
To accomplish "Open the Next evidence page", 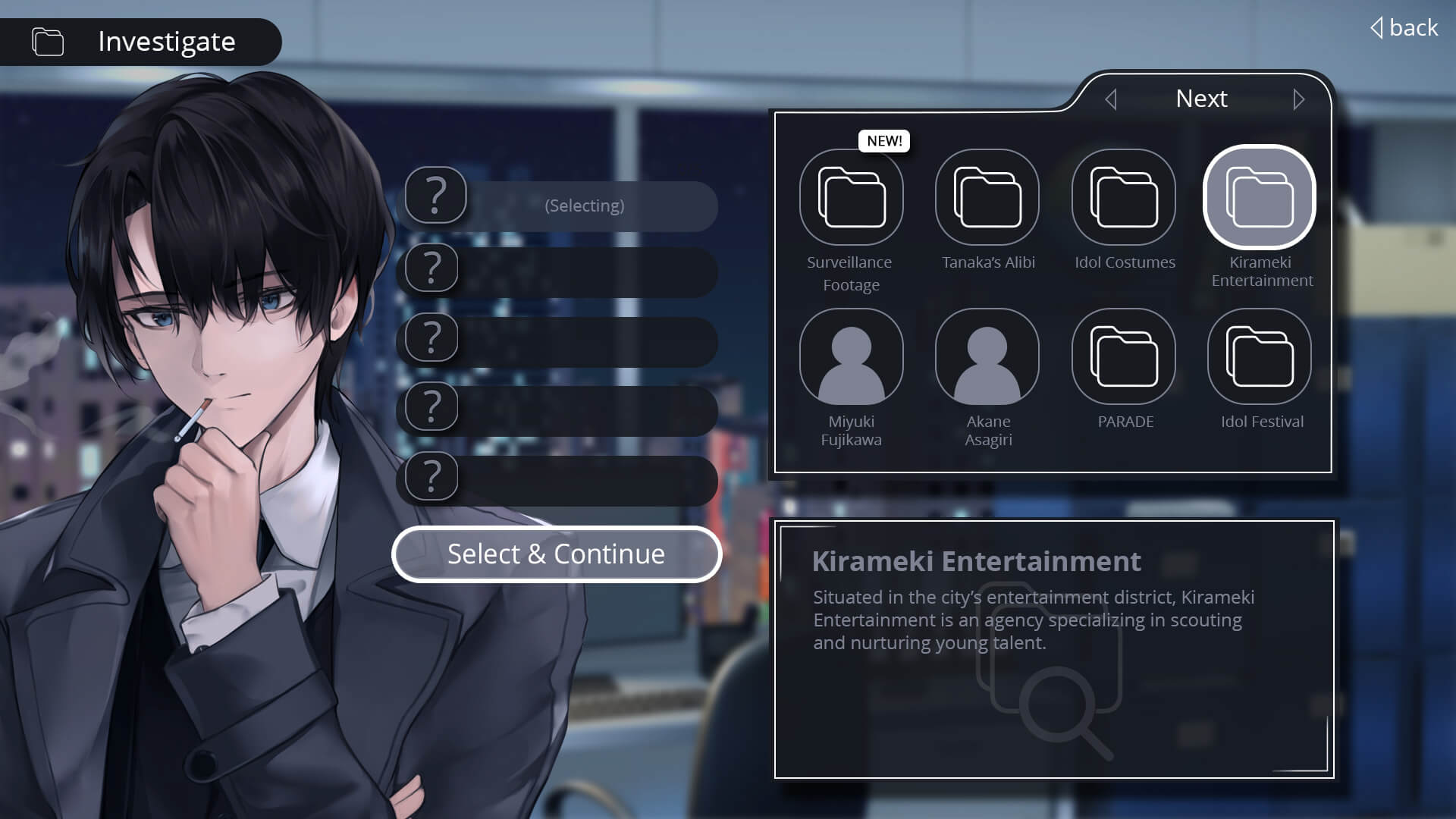I will 1201,99.
